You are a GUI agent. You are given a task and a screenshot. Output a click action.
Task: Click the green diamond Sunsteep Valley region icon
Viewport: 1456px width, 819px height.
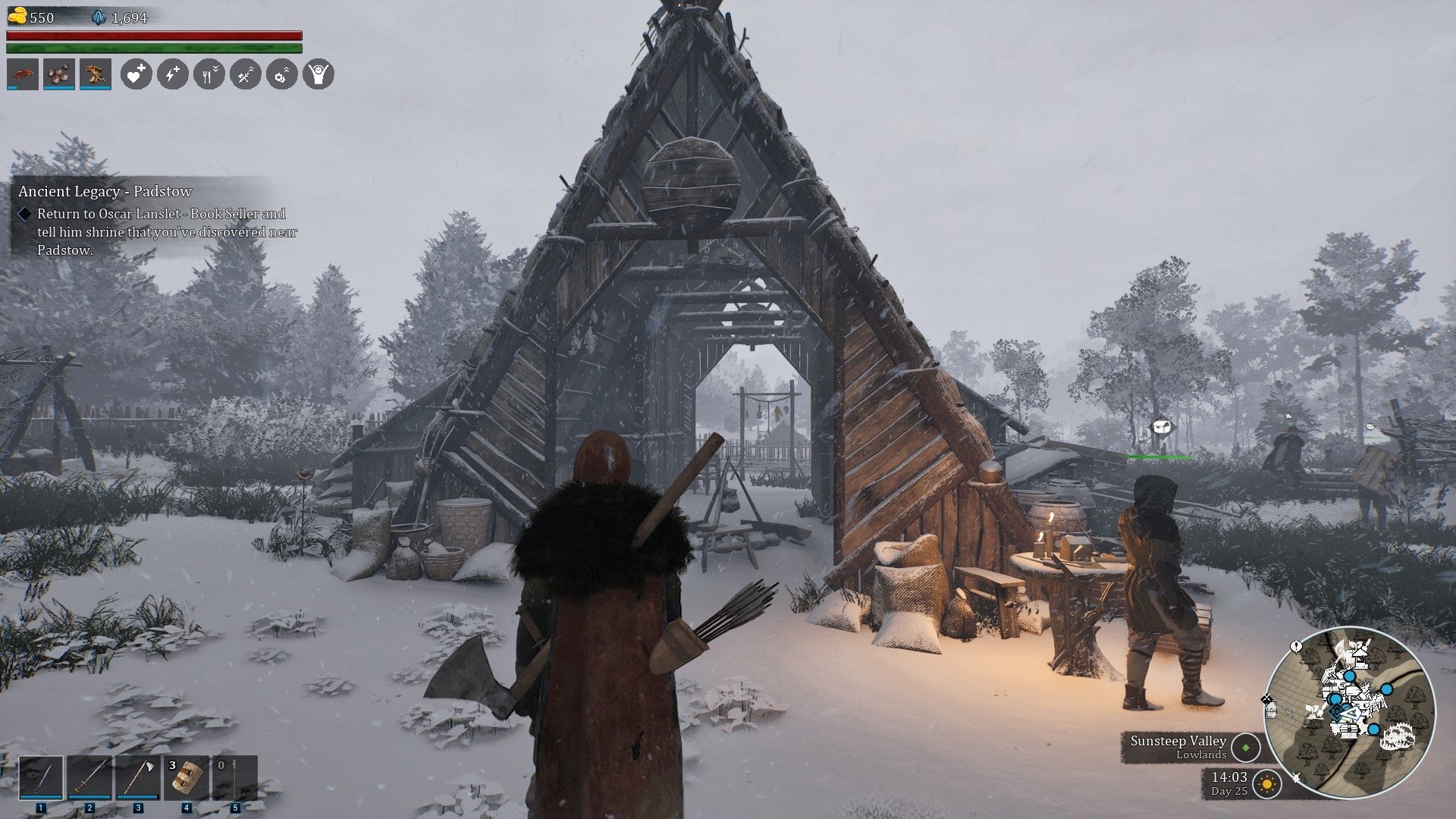[x=1245, y=747]
